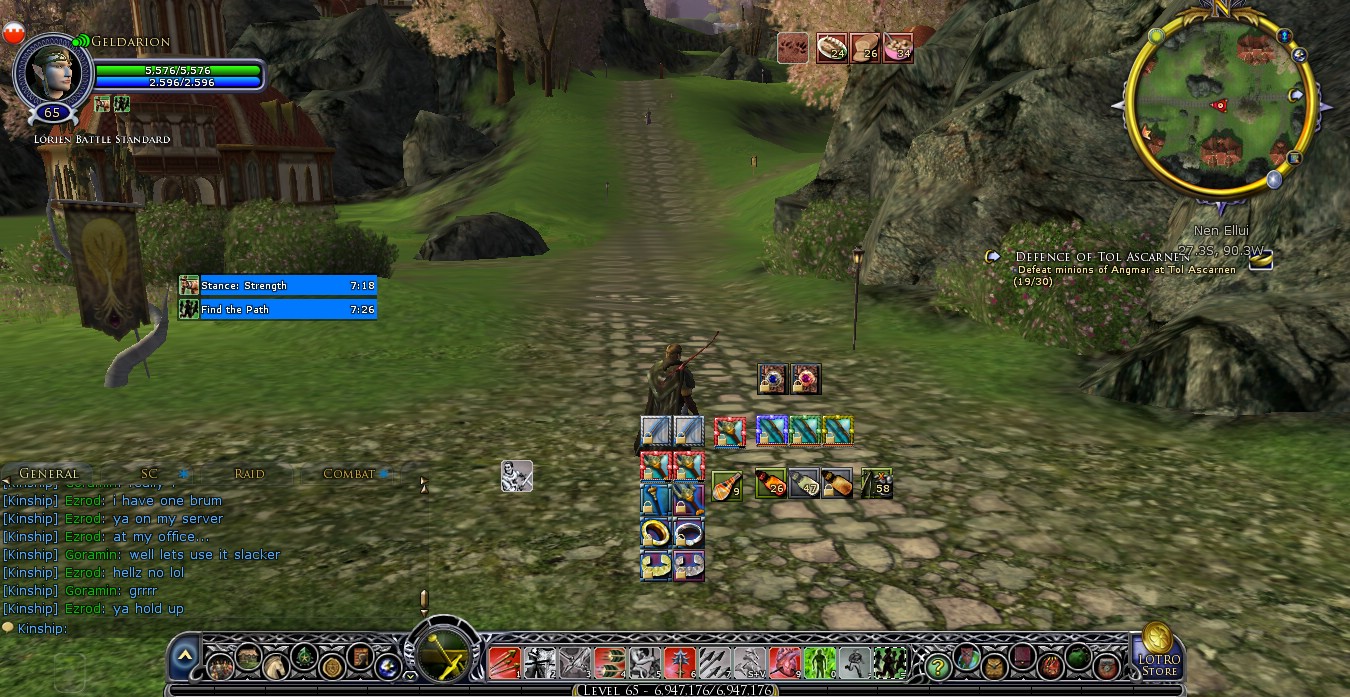1350x697 pixels.
Task: Activate the gold ring quickslot
Action: click(x=656, y=531)
